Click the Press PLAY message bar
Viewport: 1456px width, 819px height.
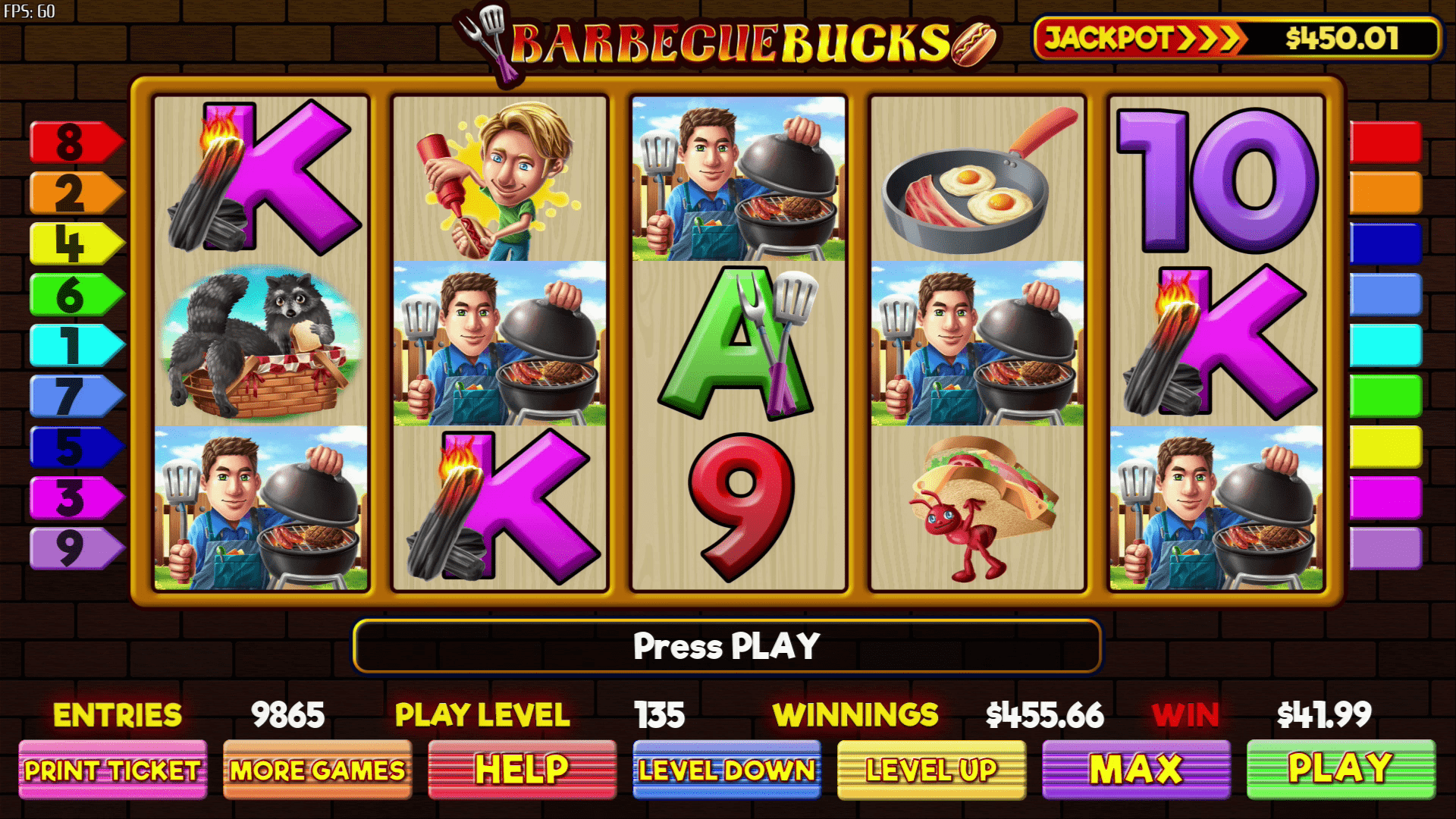pos(726,646)
